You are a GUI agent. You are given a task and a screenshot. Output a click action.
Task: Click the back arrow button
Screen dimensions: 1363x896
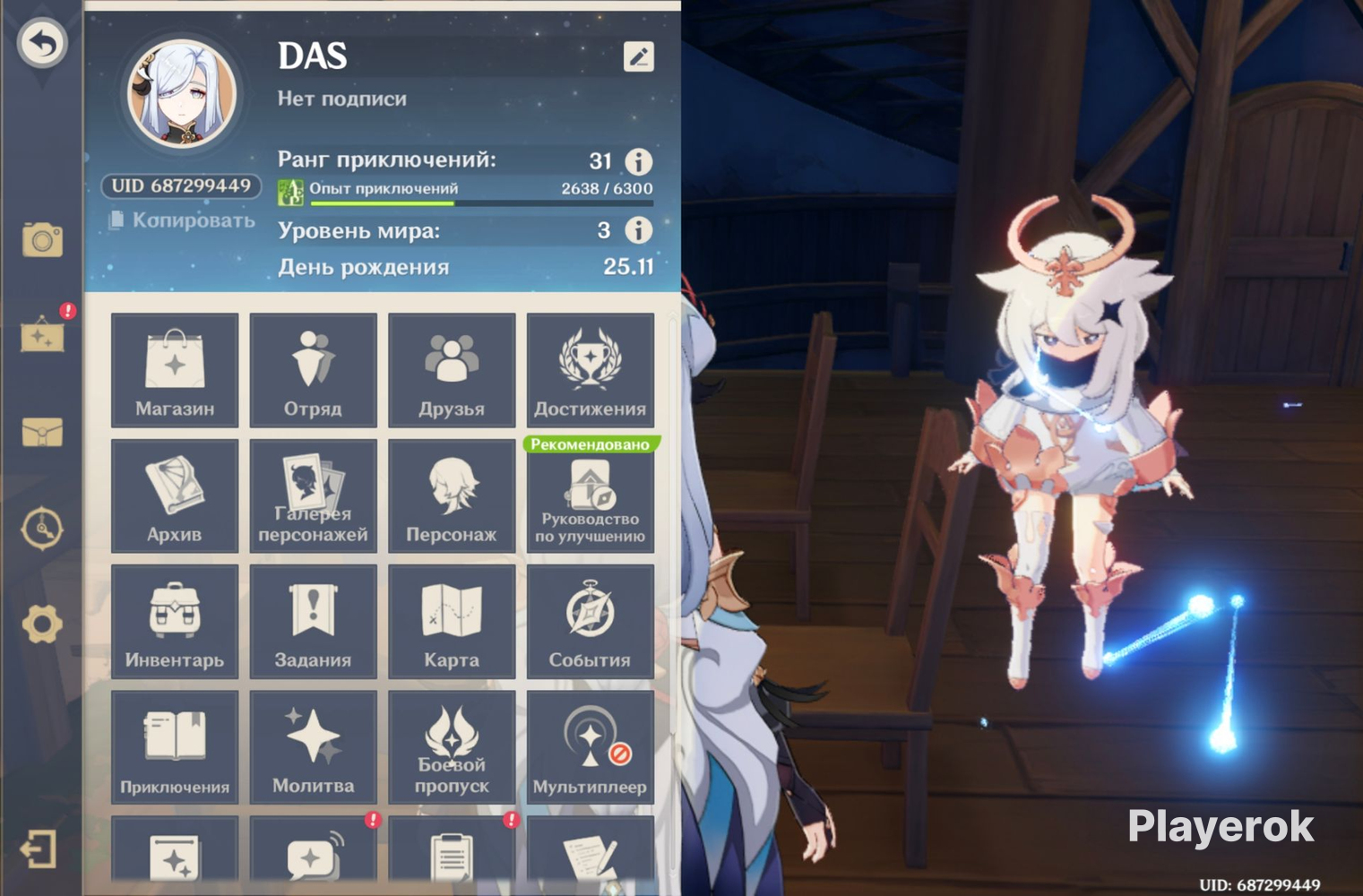click(x=42, y=42)
